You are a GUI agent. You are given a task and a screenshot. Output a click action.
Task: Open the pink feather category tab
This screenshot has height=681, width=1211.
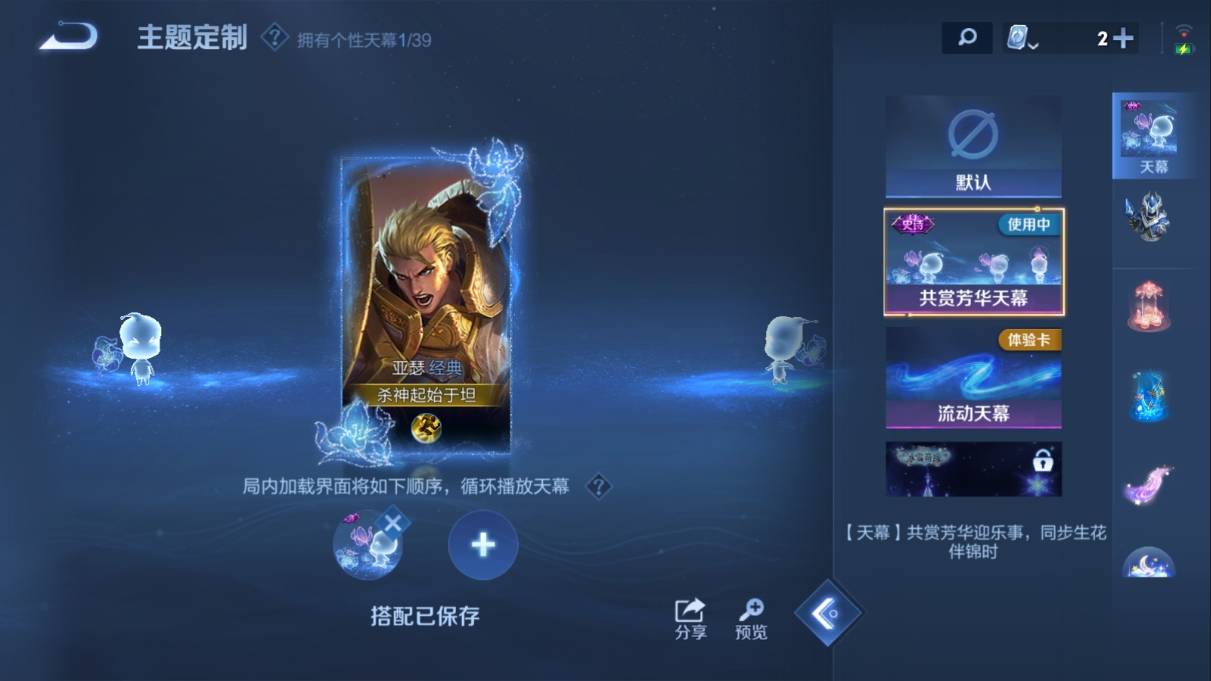pos(1147,480)
